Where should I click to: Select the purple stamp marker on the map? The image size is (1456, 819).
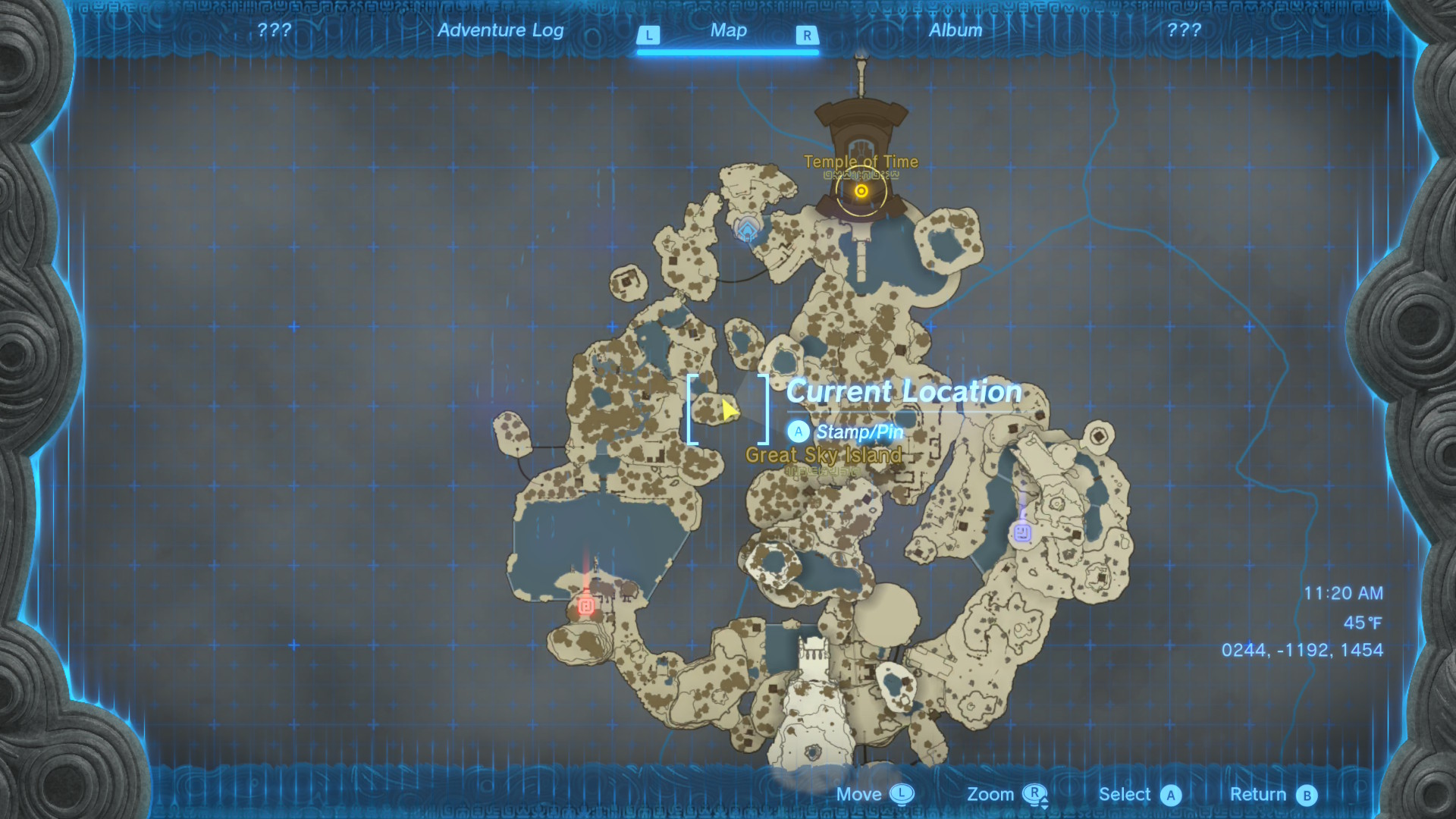click(1022, 532)
